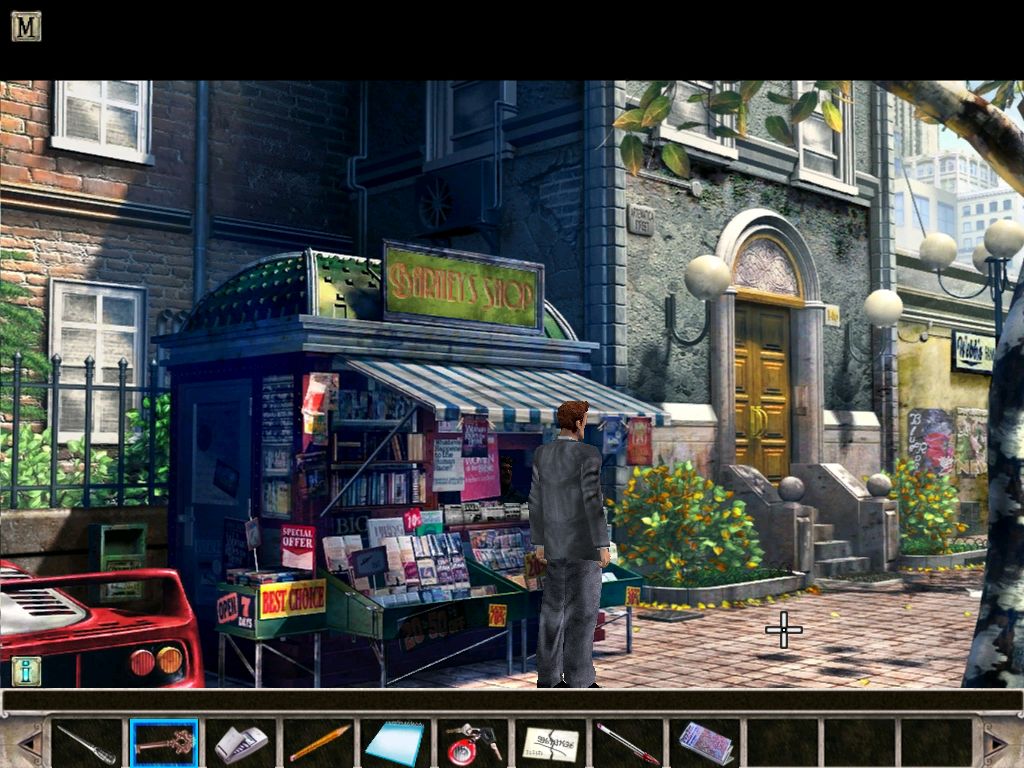Pick the pencil from the inventory

(319, 743)
